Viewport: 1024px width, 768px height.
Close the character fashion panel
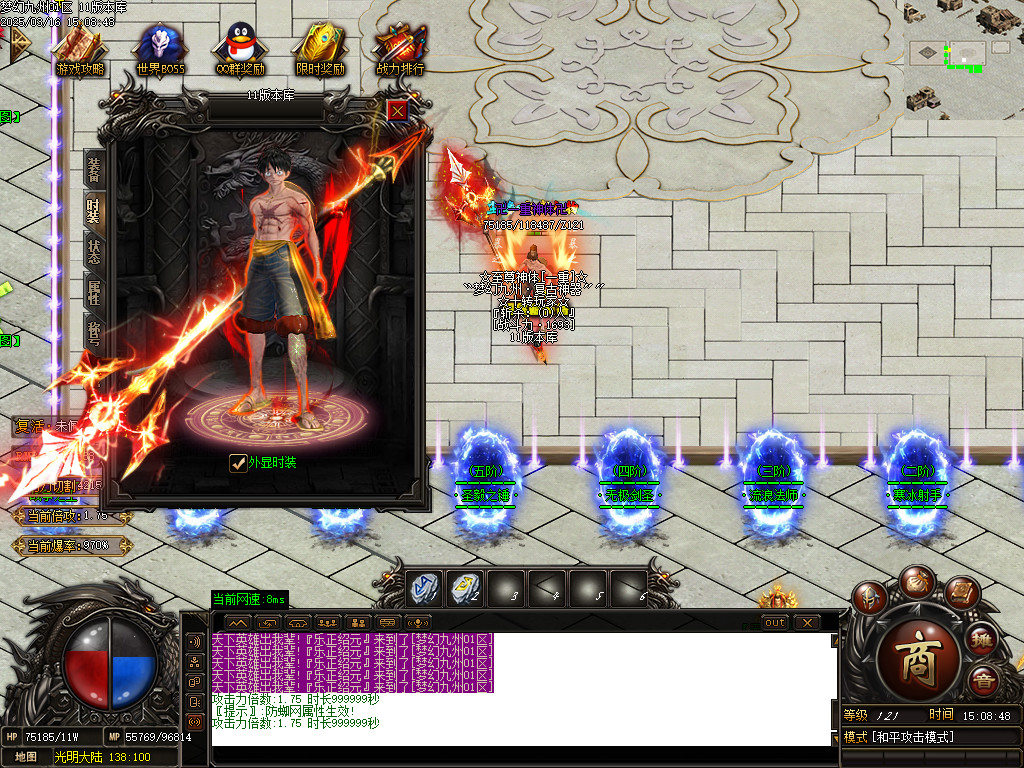pyautogui.click(x=397, y=110)
